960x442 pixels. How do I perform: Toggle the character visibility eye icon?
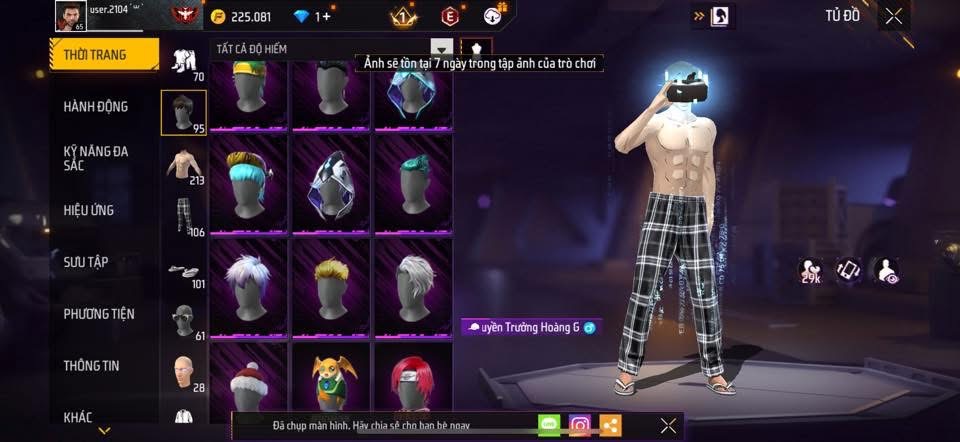pos(886,270)
